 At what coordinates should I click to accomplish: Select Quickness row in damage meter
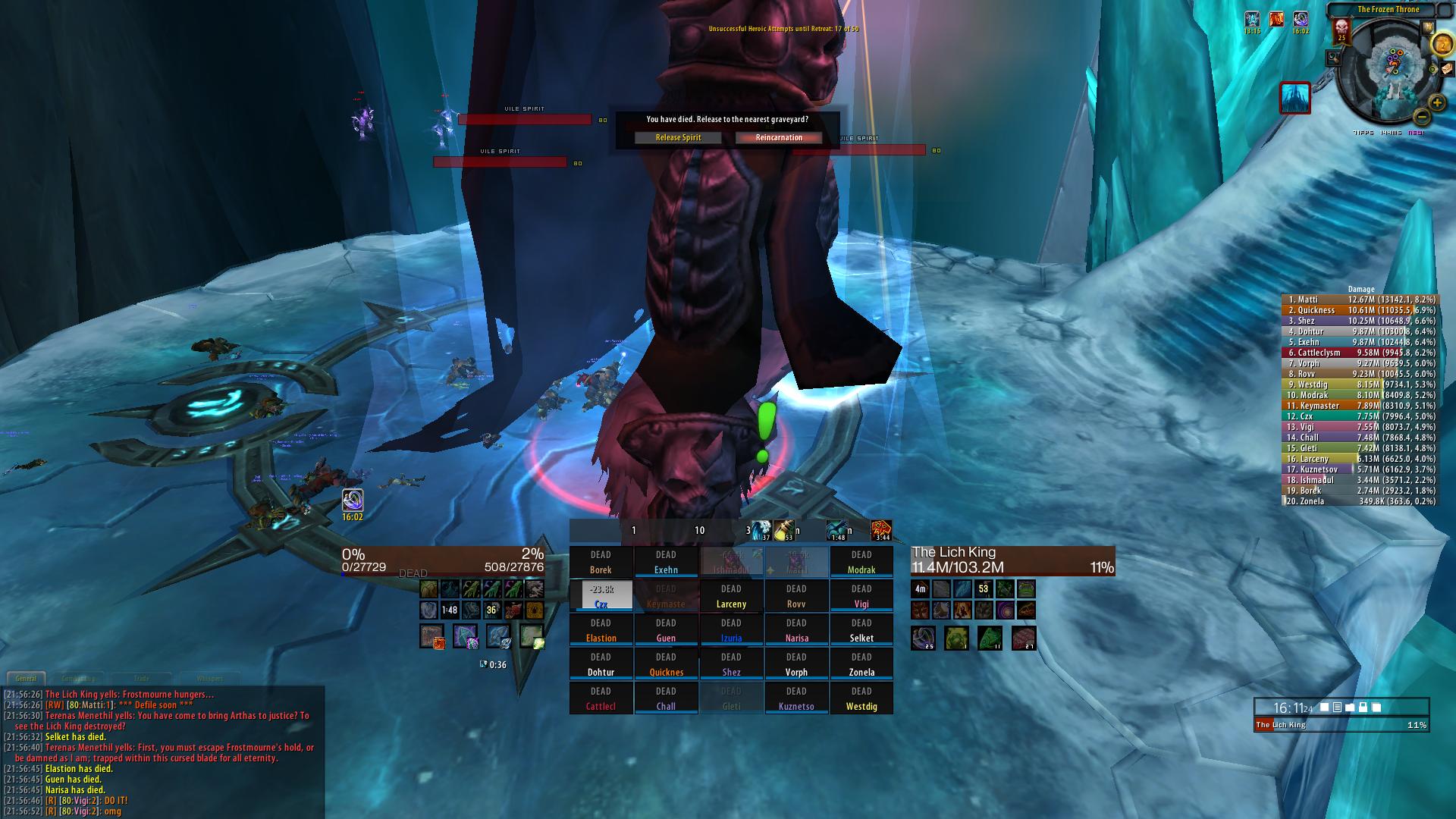(x=1359, y=310)
